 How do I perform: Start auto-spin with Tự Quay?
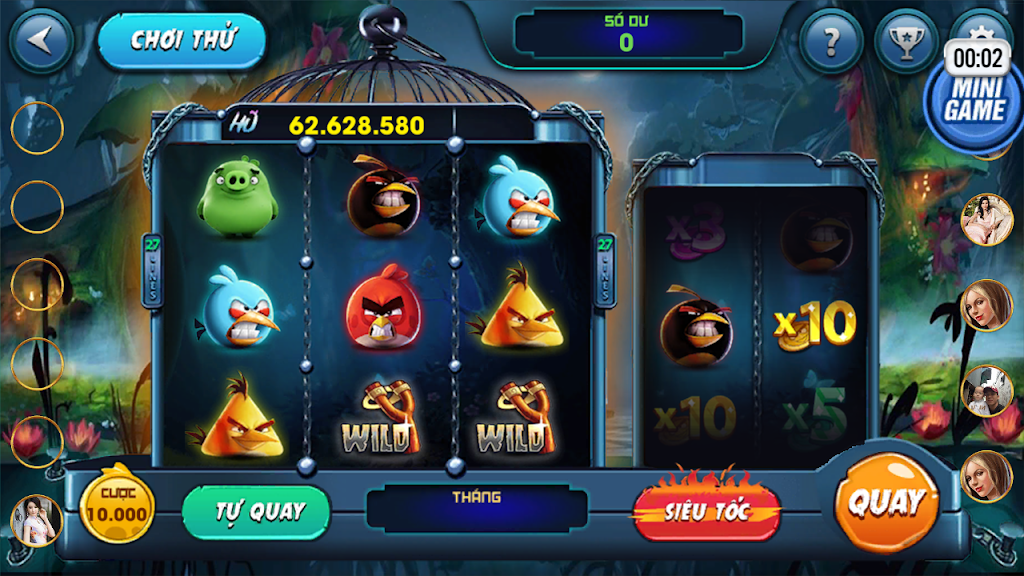click(257, 511)
